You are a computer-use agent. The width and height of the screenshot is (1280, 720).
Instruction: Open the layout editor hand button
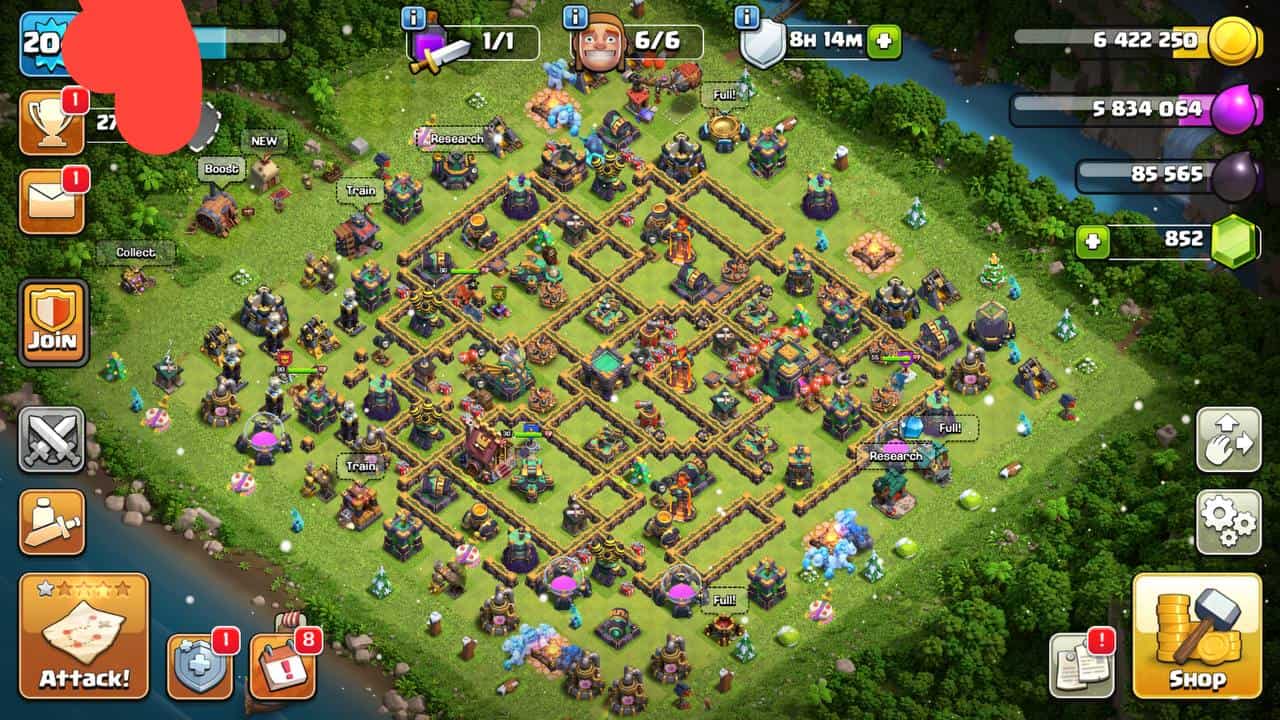point(1228,440)
